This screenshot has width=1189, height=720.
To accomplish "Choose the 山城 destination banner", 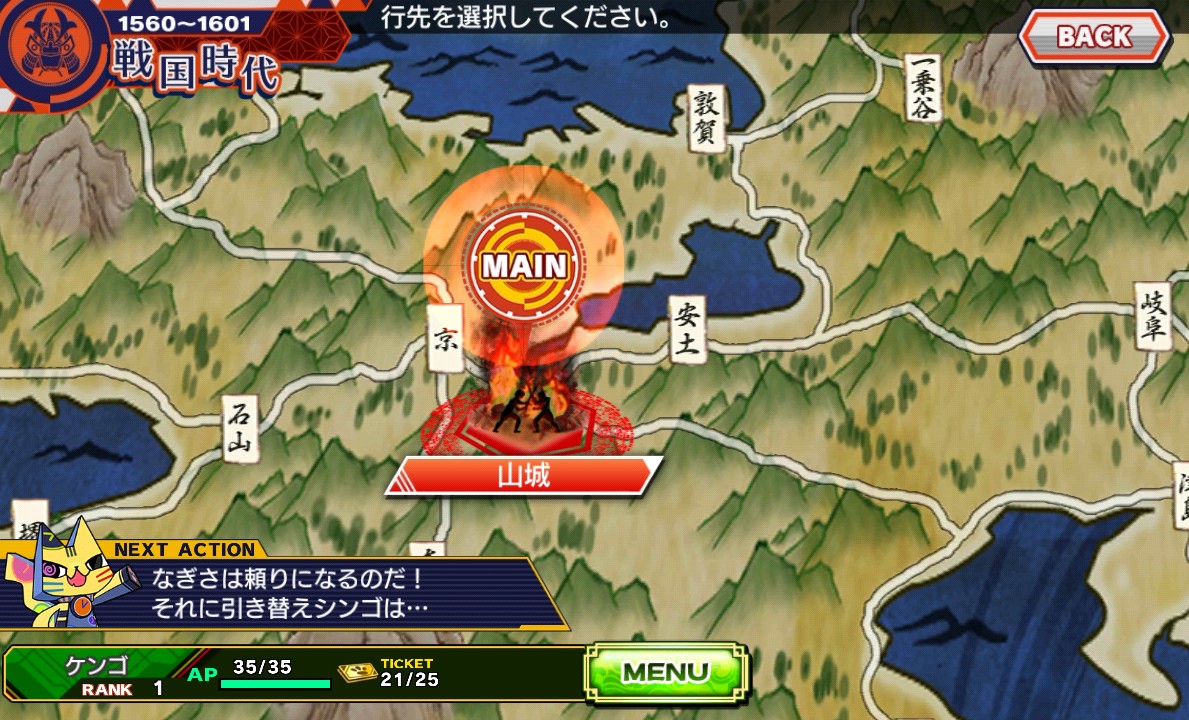I will click(524, 476).
